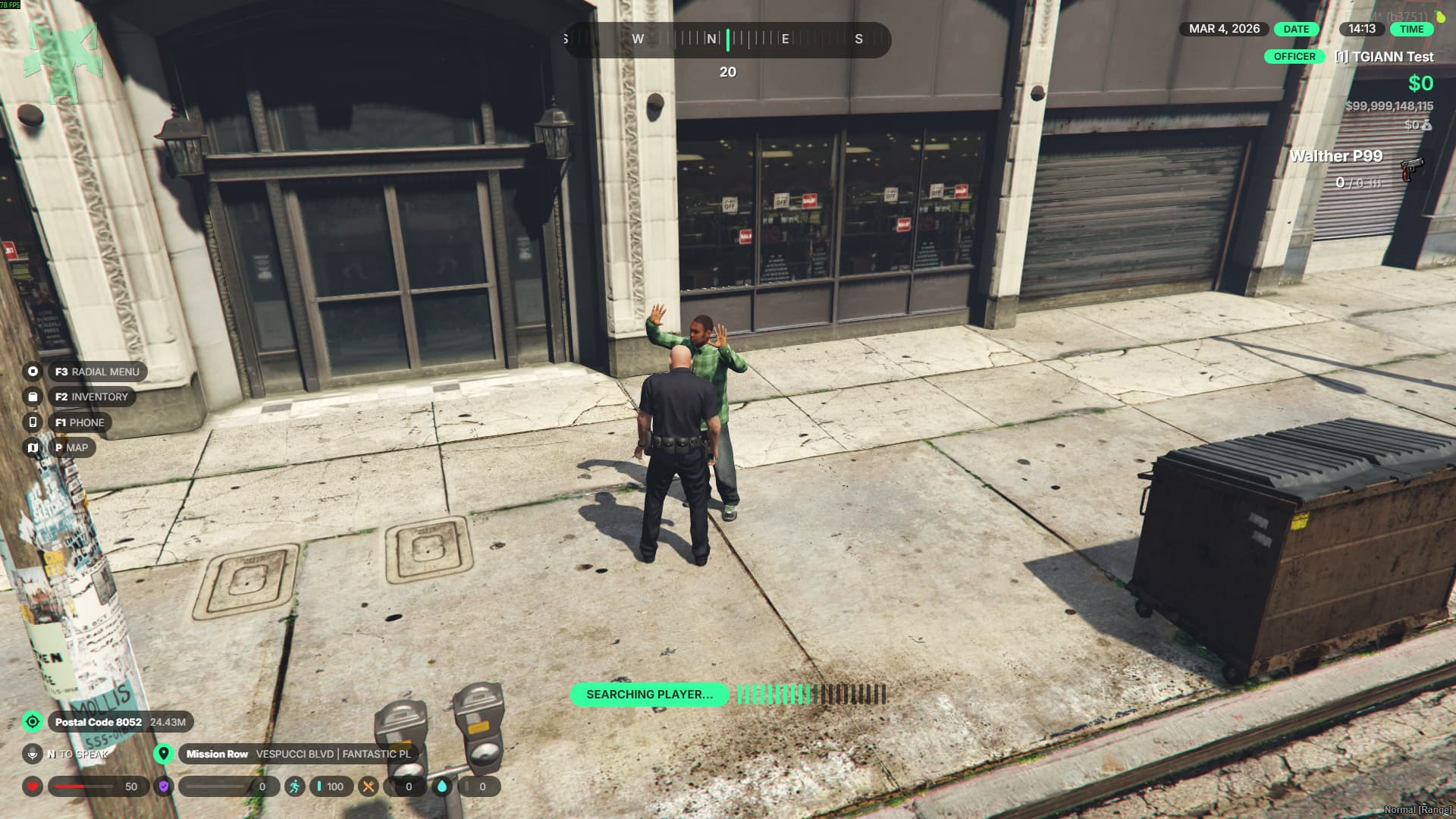Click the server logo emblem
Viewport: 1456px width, 819px height.
click(64, 57)
